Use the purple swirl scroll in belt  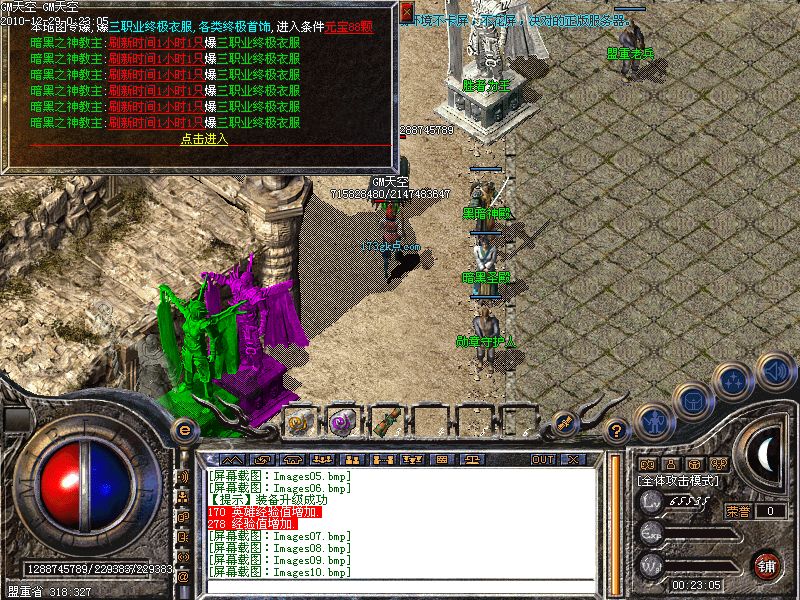pyautogui.click(x=342, y=422)
